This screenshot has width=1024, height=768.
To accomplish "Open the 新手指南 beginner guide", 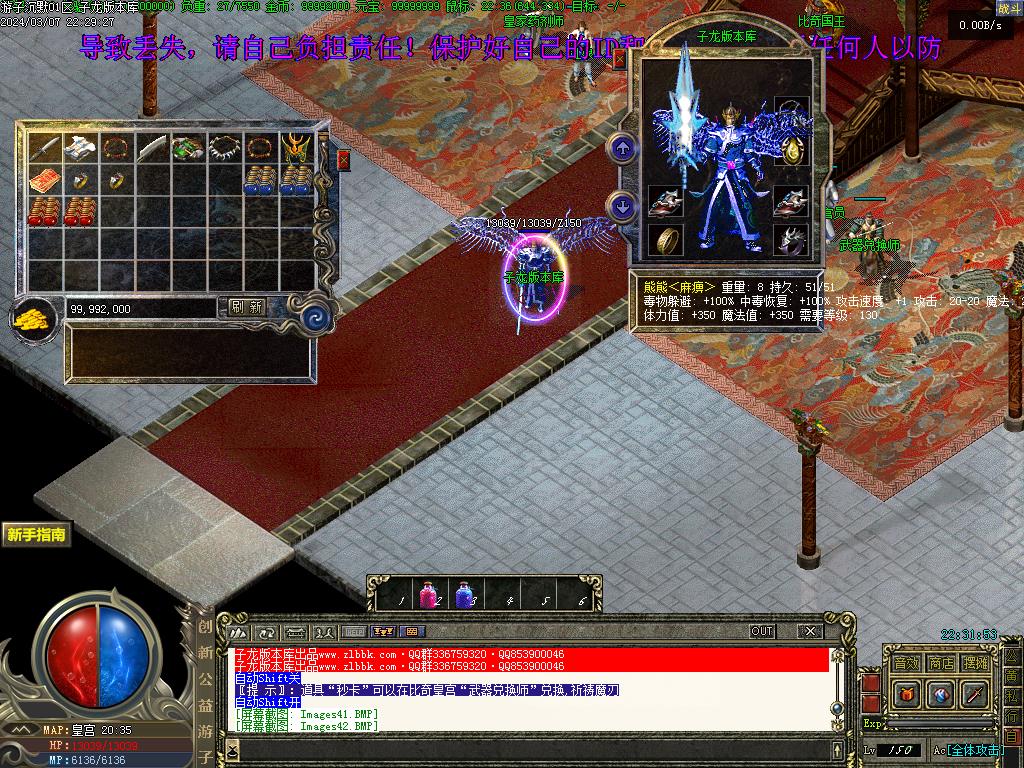I will 36,535.
